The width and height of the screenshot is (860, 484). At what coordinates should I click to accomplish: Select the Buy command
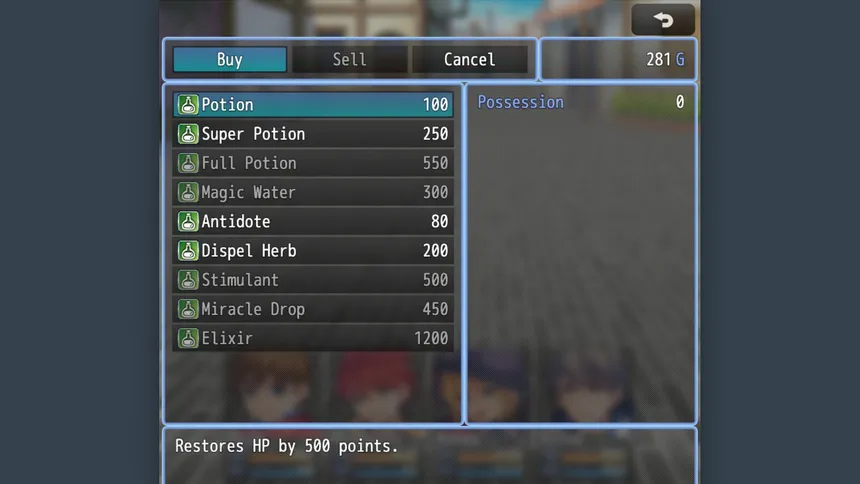click(x=230, y=60)
